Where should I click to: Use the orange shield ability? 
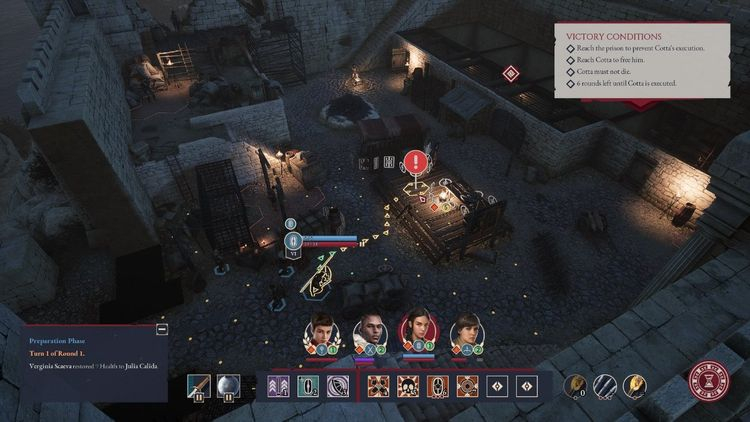pos(437,386)
